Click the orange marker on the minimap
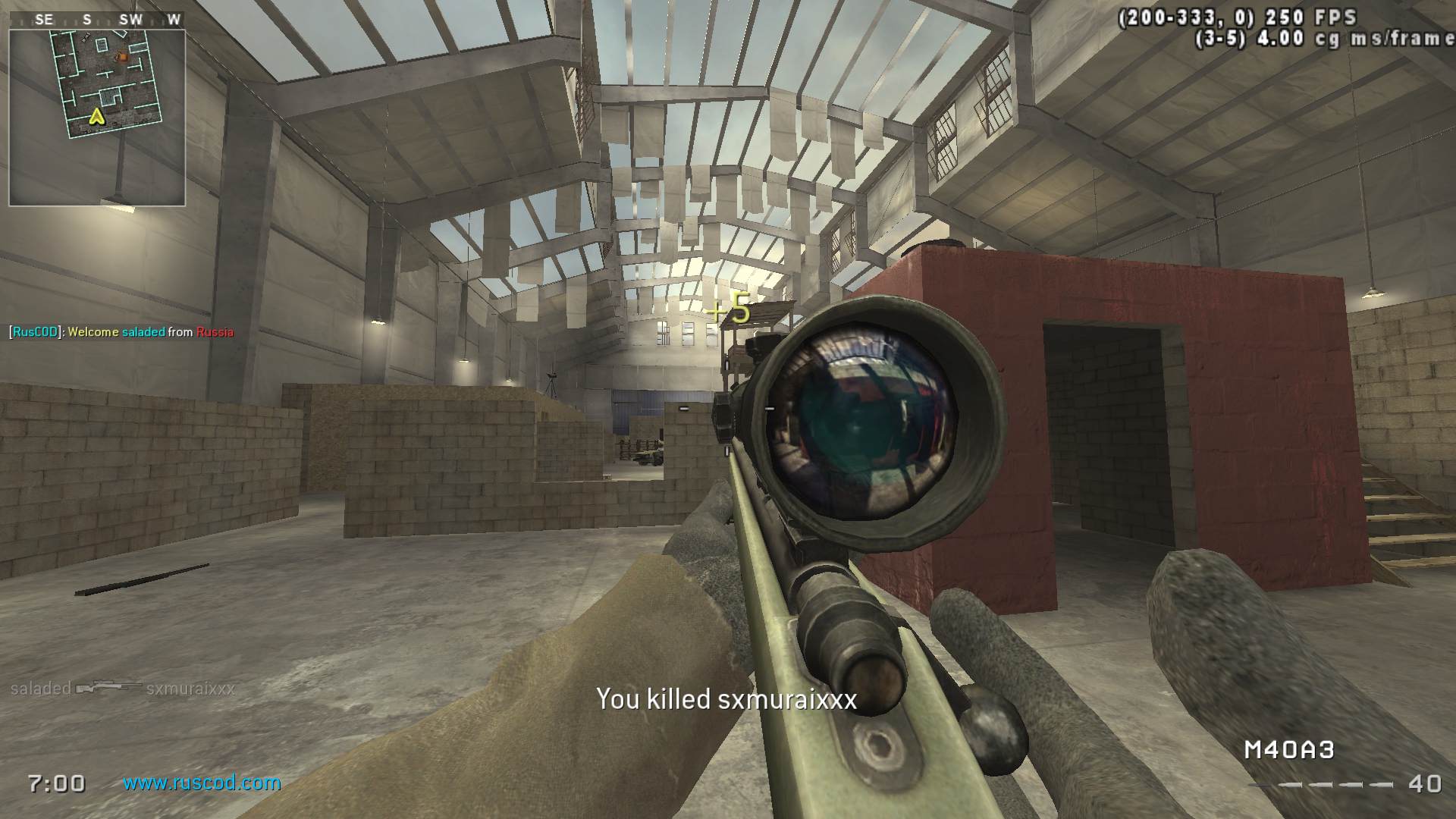 120,57
